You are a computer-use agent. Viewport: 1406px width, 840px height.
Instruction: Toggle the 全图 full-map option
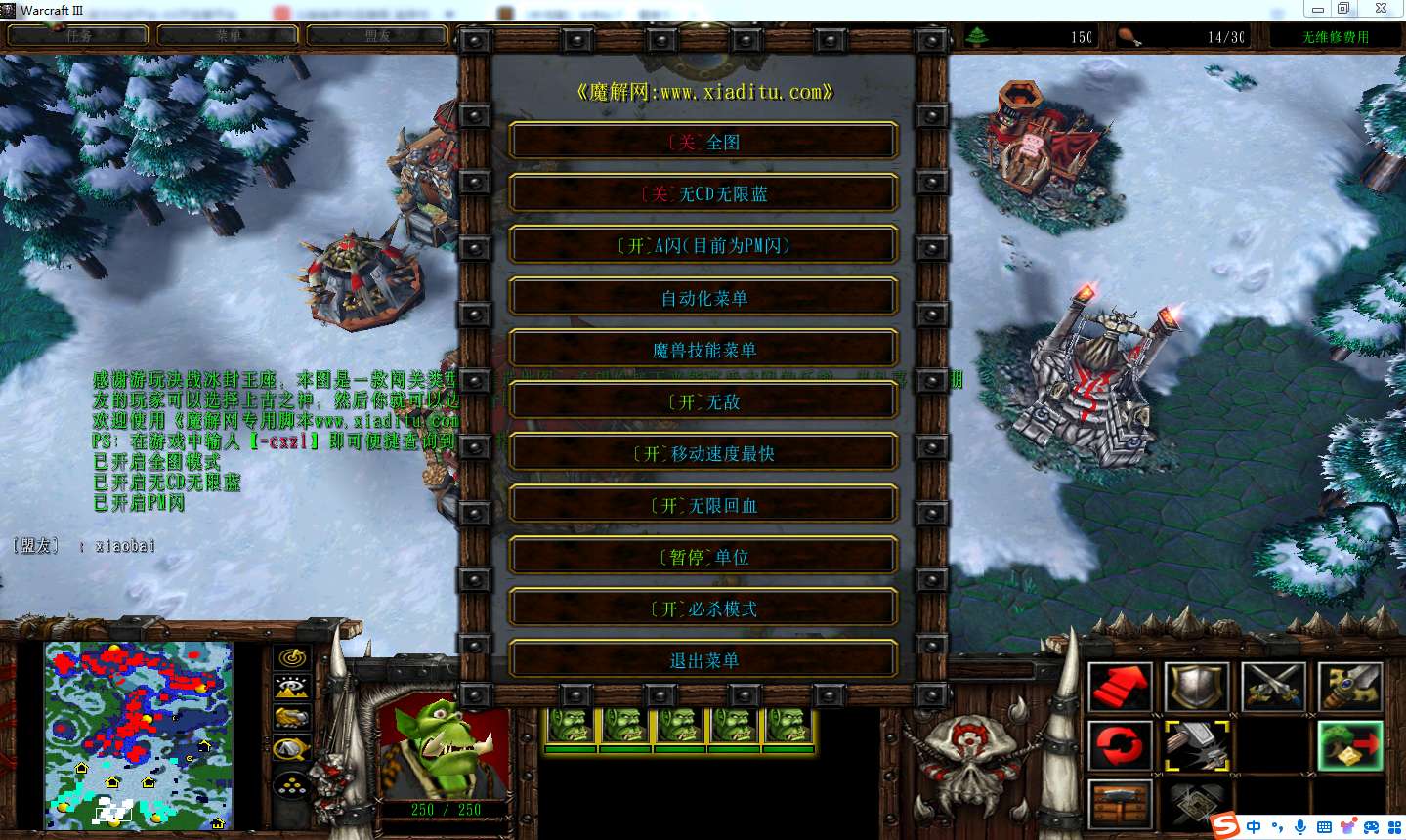(x=703, y=142)
